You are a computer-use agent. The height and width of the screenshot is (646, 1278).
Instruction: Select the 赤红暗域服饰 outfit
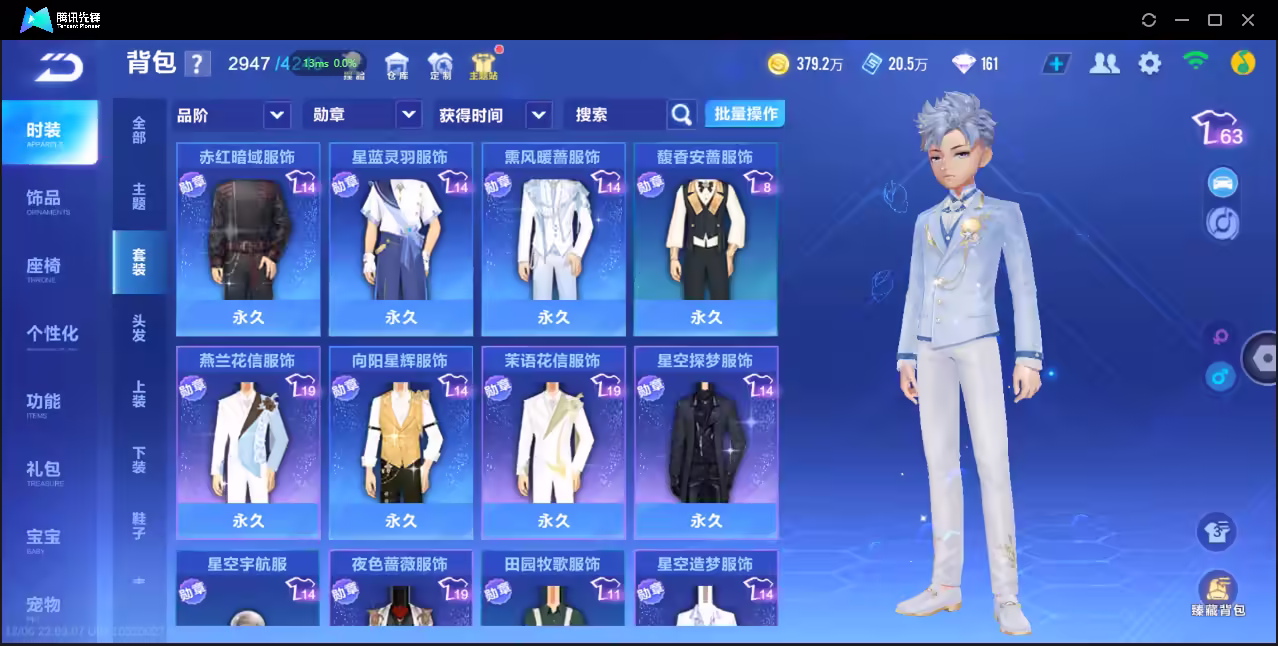coord(248,238)
